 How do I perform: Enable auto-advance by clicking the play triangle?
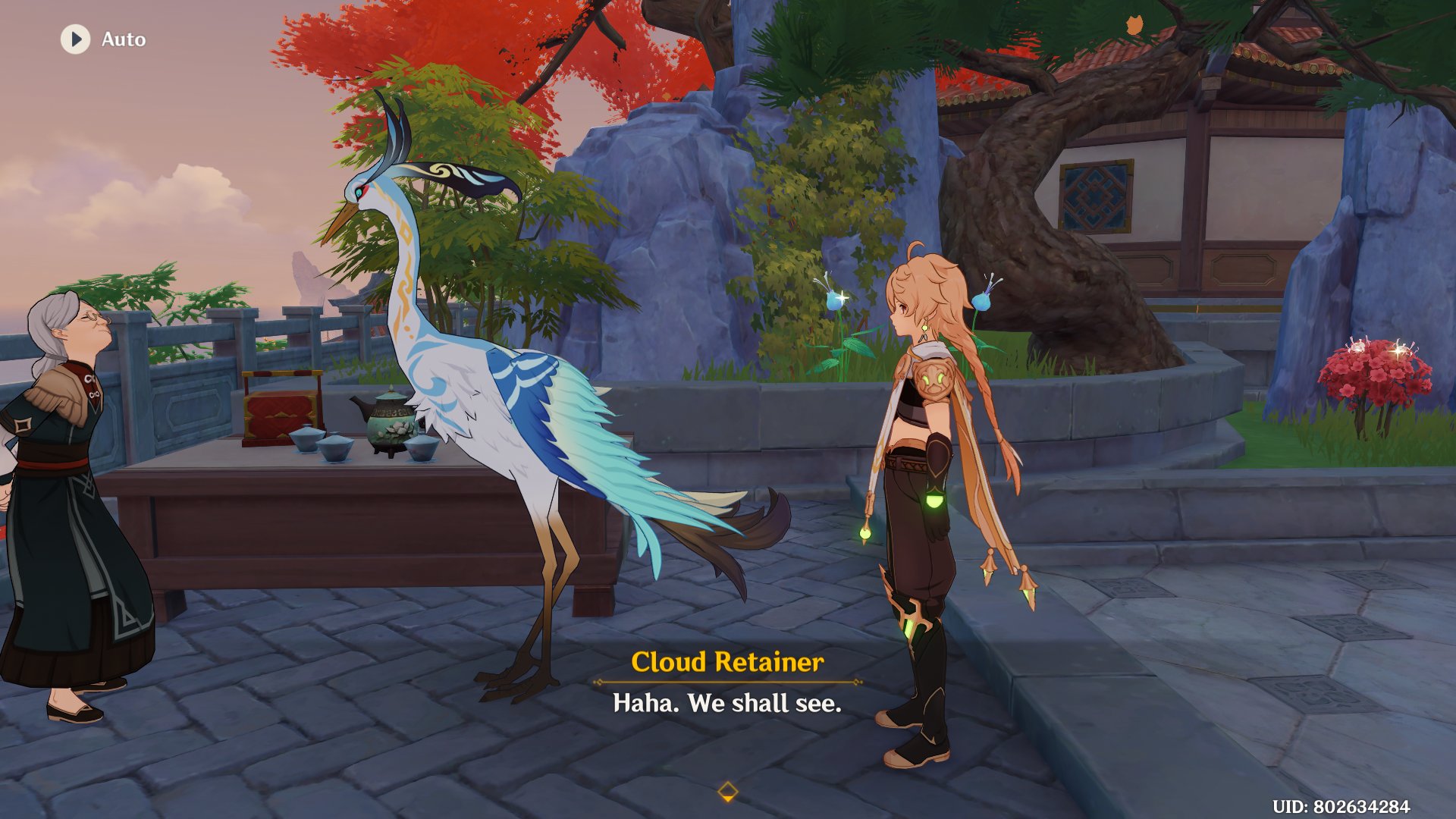coord(74,39)
